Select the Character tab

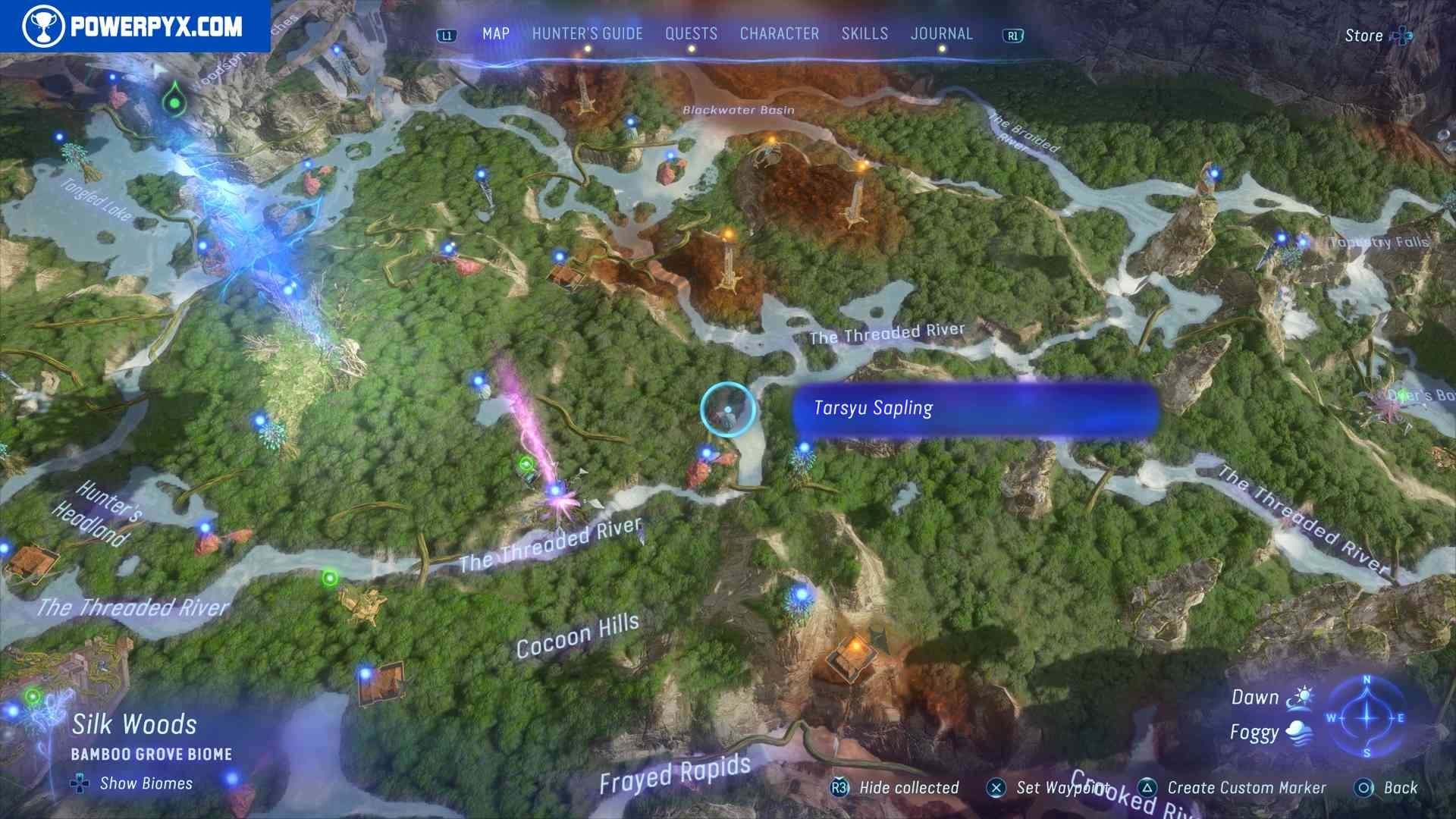click(779, 34)
